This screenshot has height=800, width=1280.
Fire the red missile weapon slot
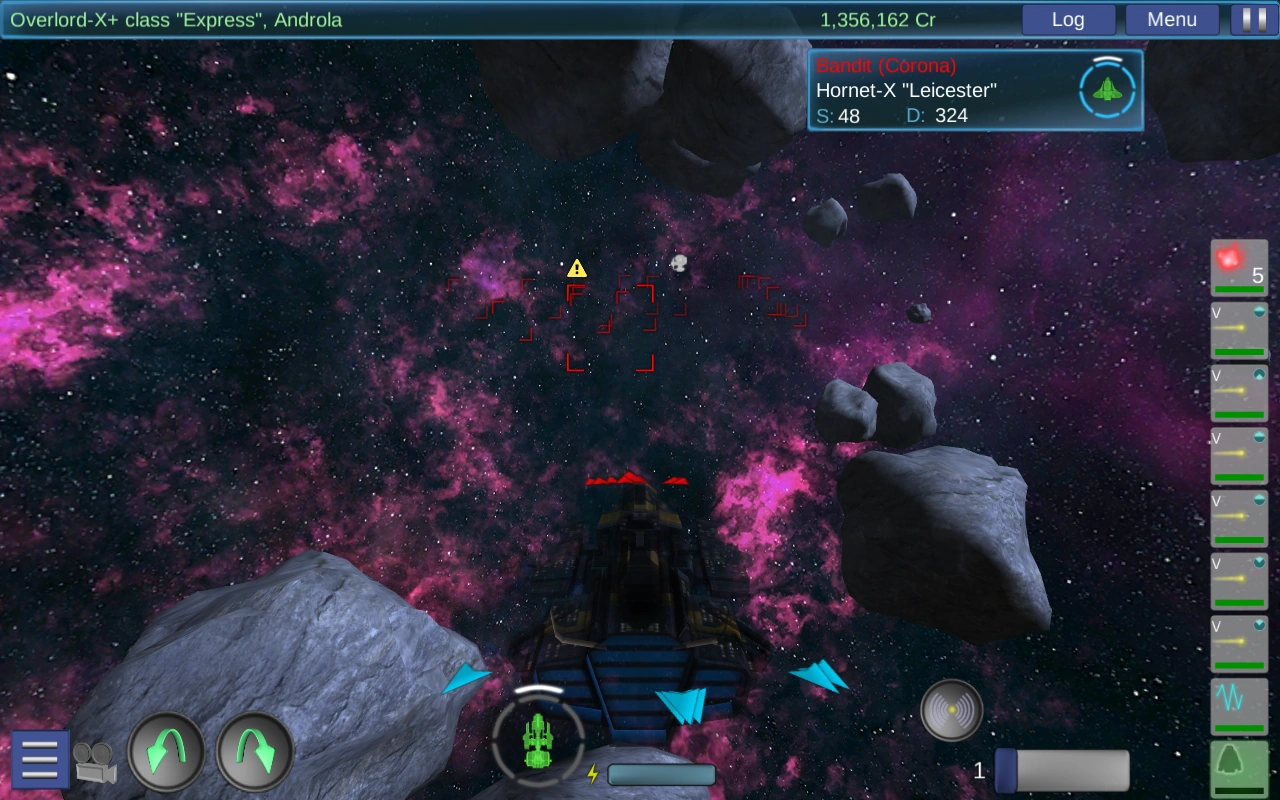[1239, 269]
